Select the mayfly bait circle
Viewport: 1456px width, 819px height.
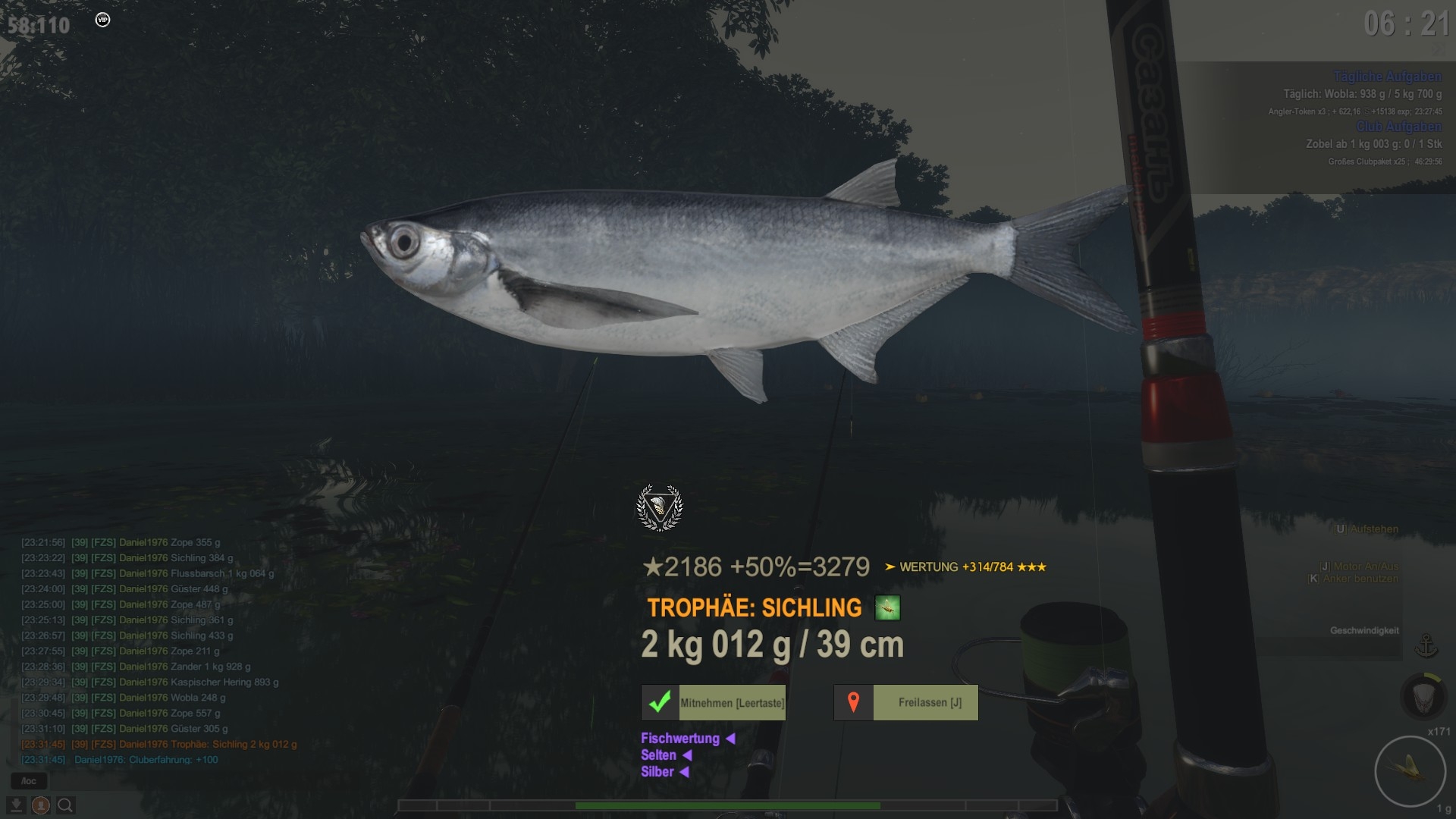[1411, 771]
